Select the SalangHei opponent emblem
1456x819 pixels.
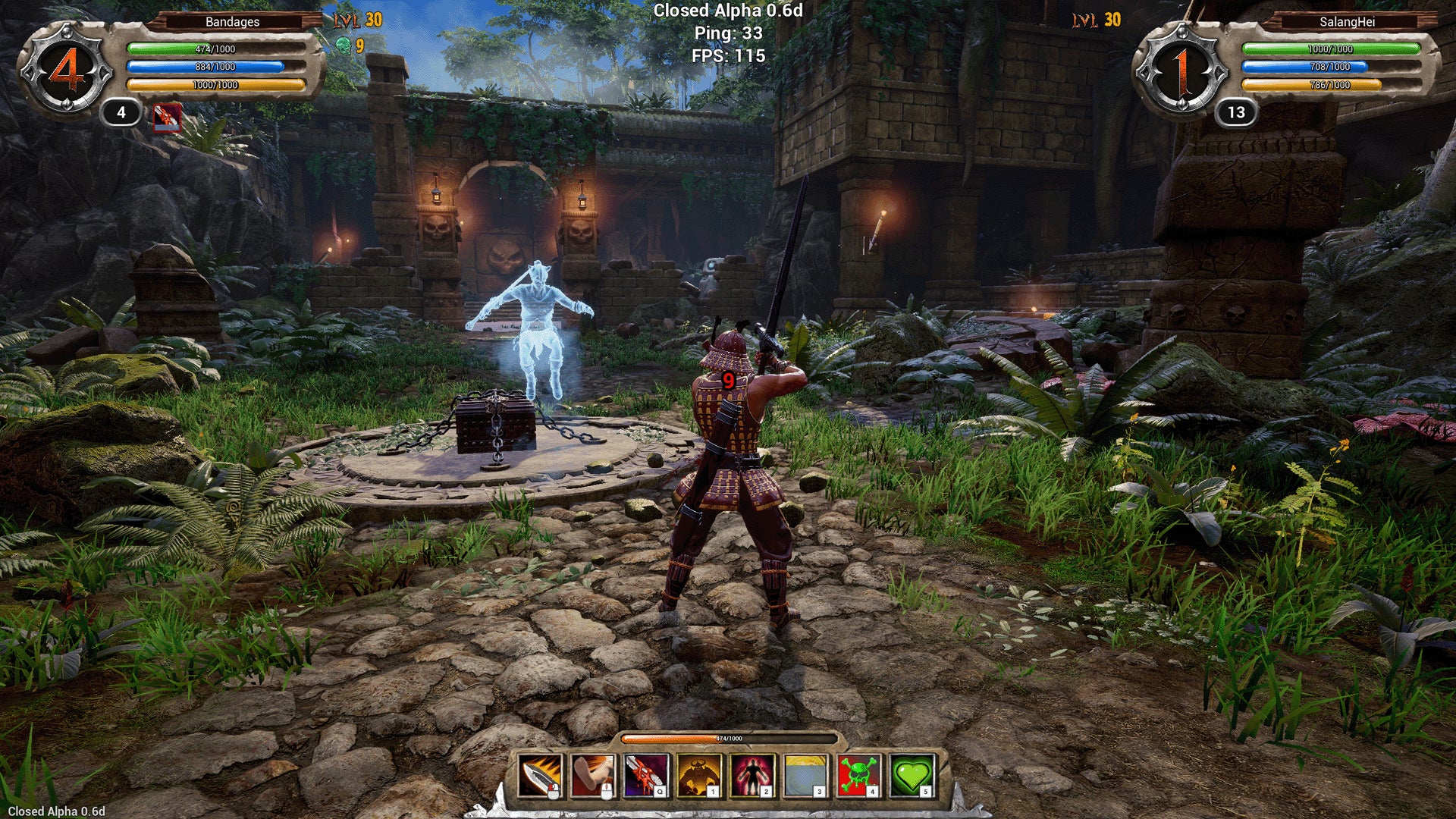tap(1181, 71)
